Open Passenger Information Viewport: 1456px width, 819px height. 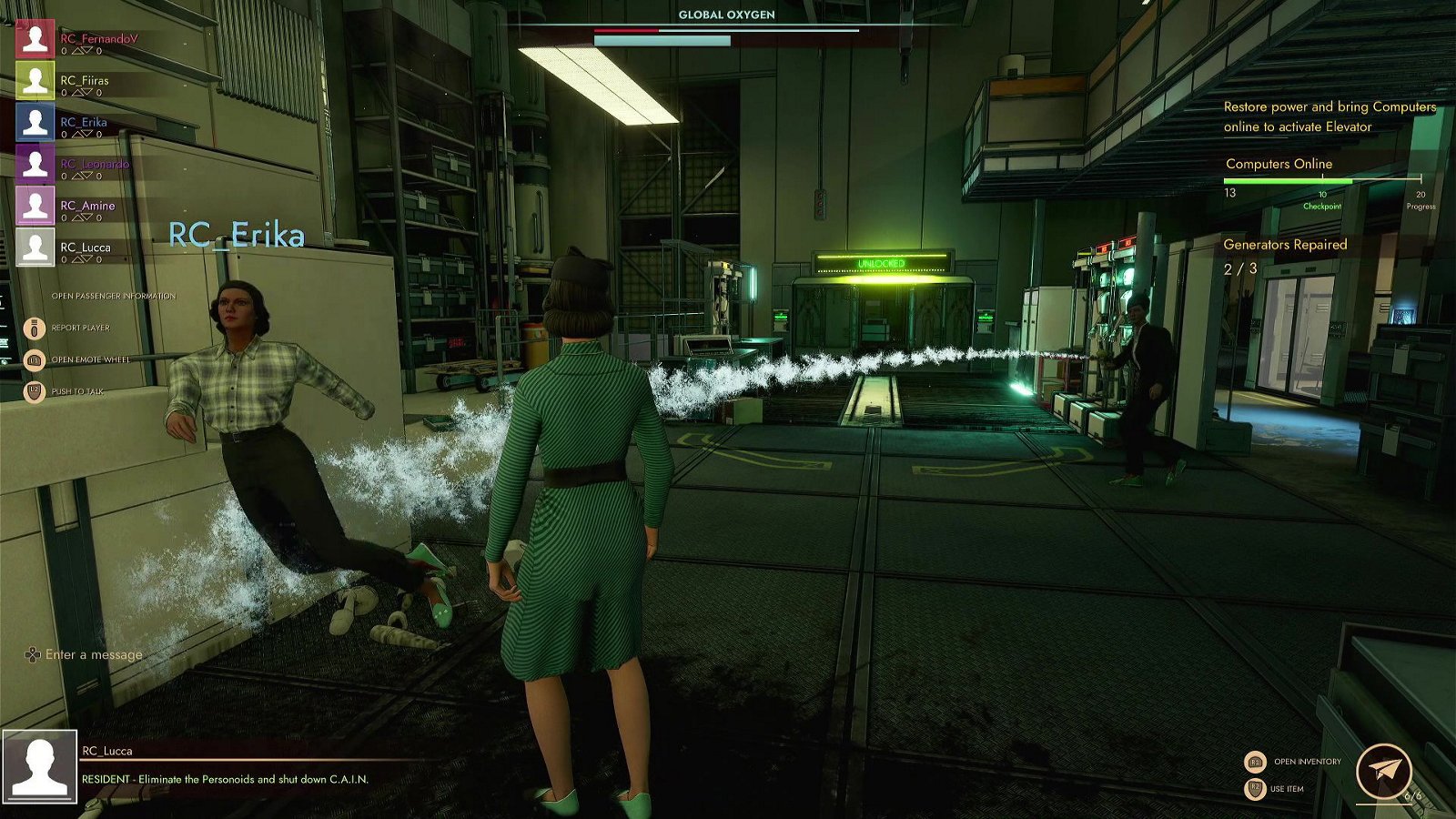click(113, 296)
